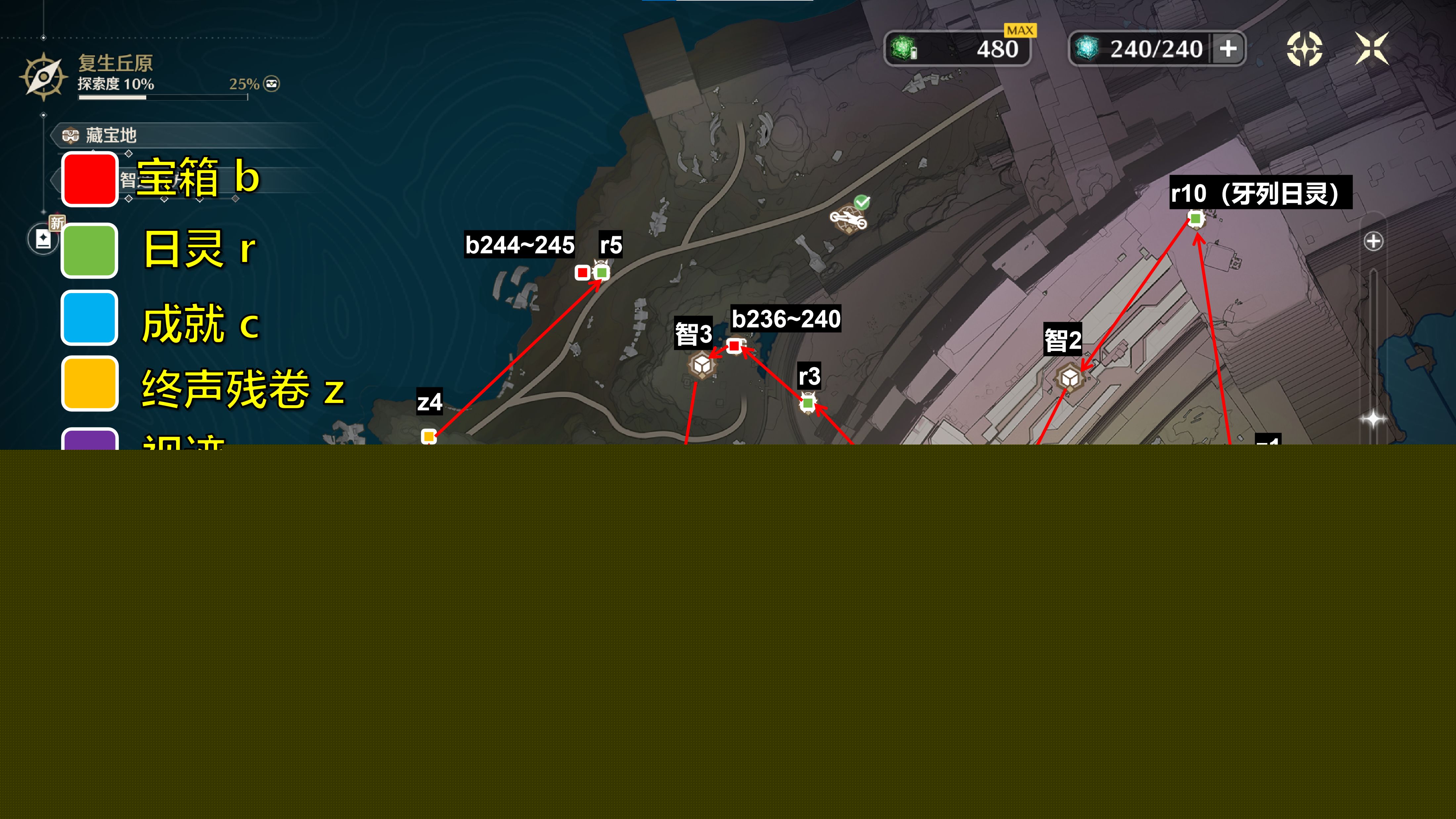Select the 复生丘原 region compass icon
Viewport: 1456px width, 819px height.
43,77
